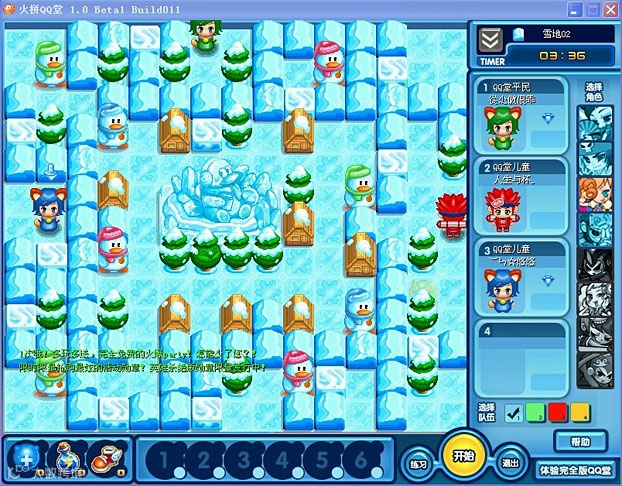Use the lightning potion bottle item
The image size is (622, 486).
click(66, 457)
